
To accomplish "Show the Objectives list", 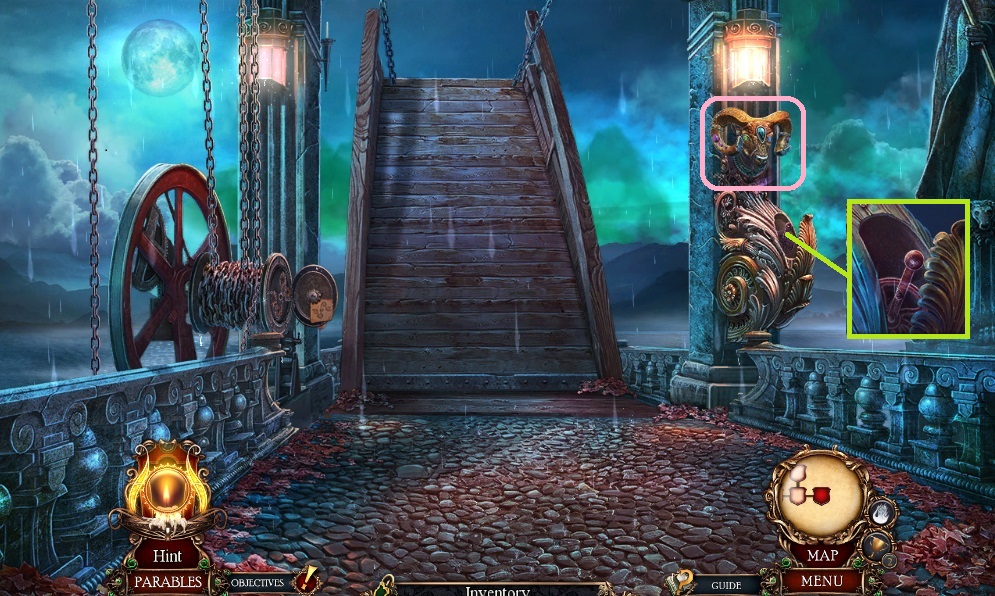I will point(258,582).
